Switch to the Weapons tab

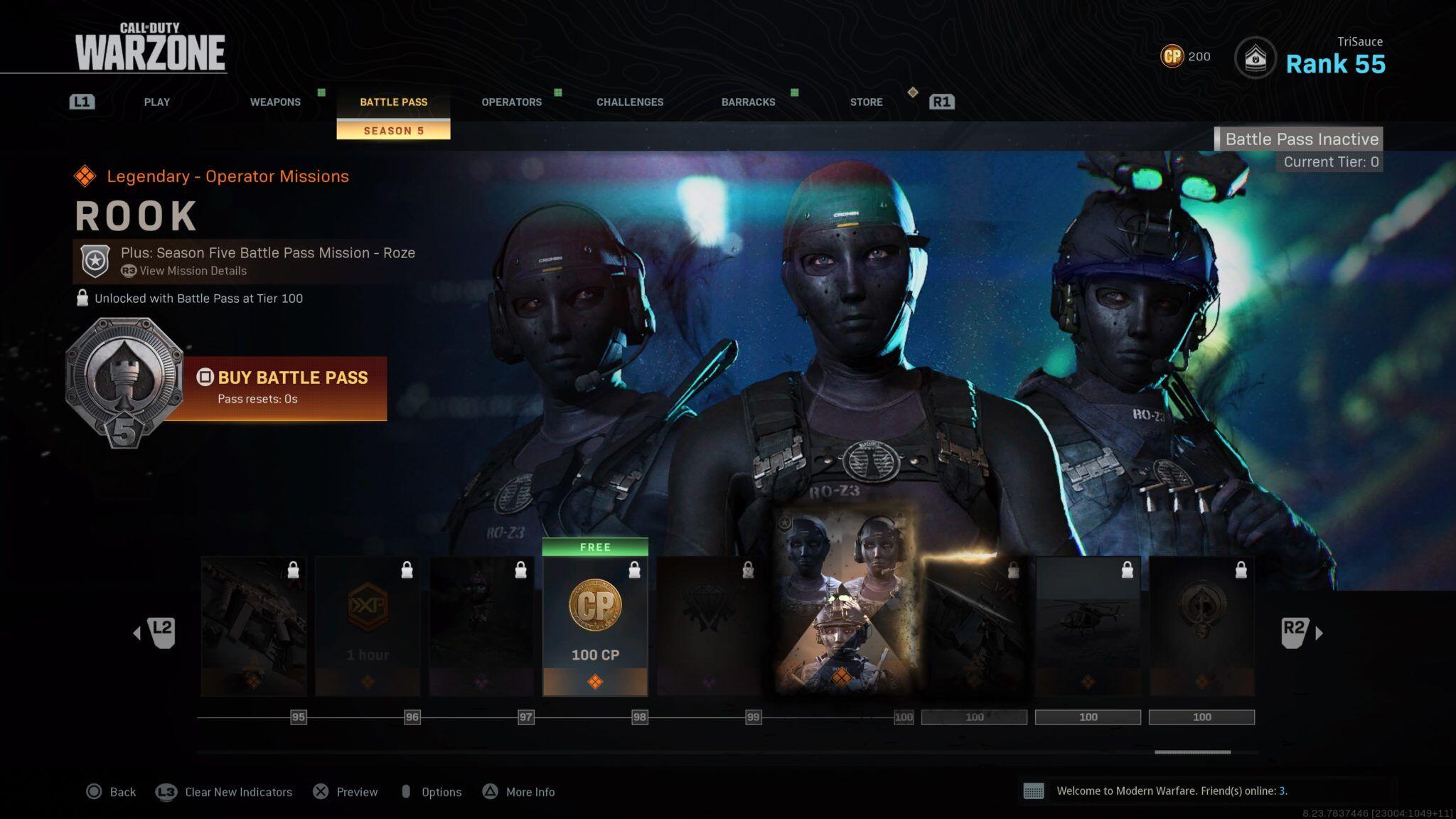point(275,102)
